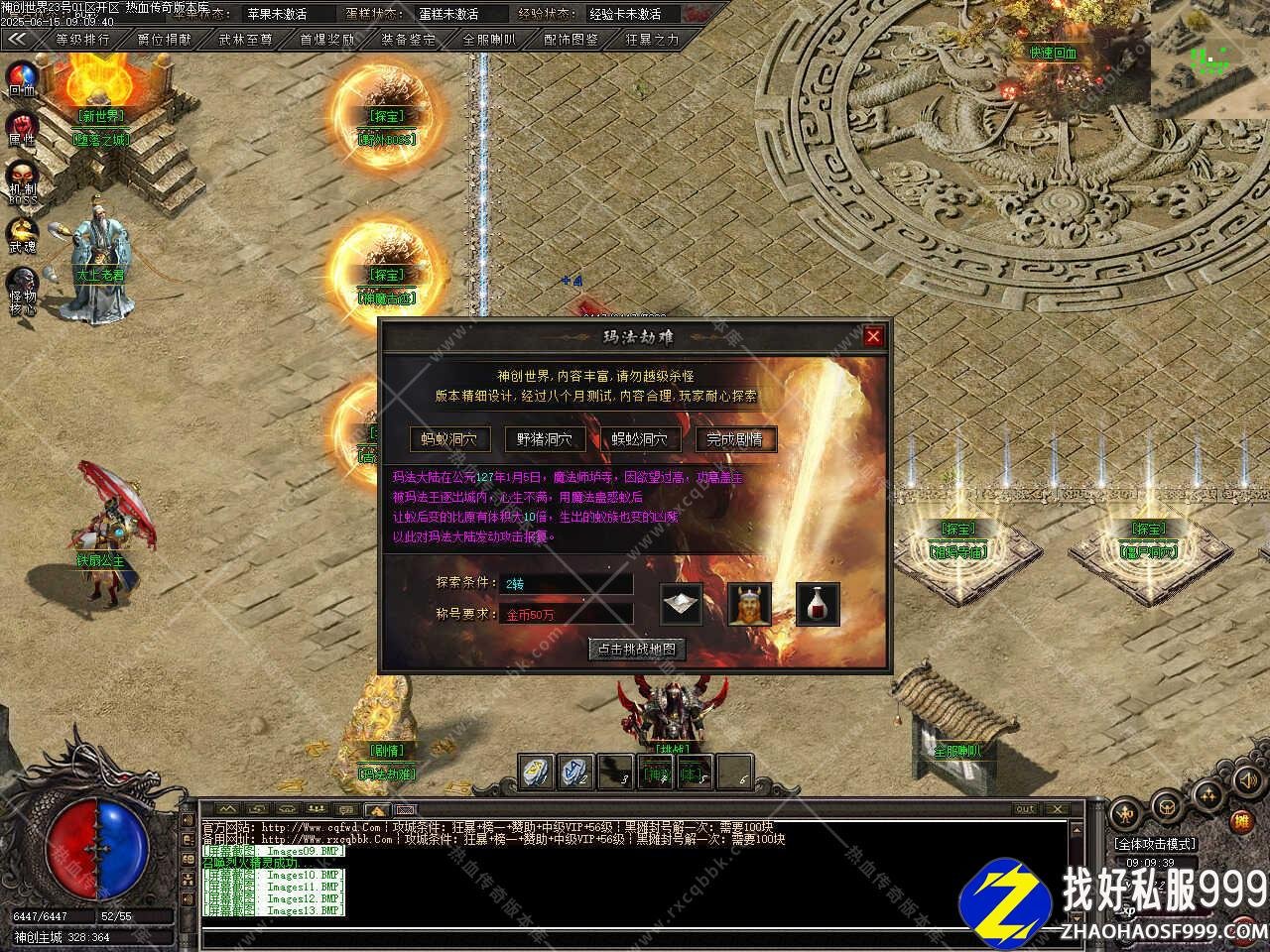View the 配饰图鉴 accessory catalog
The image size is (1270, 952).
tap(571, 40)
